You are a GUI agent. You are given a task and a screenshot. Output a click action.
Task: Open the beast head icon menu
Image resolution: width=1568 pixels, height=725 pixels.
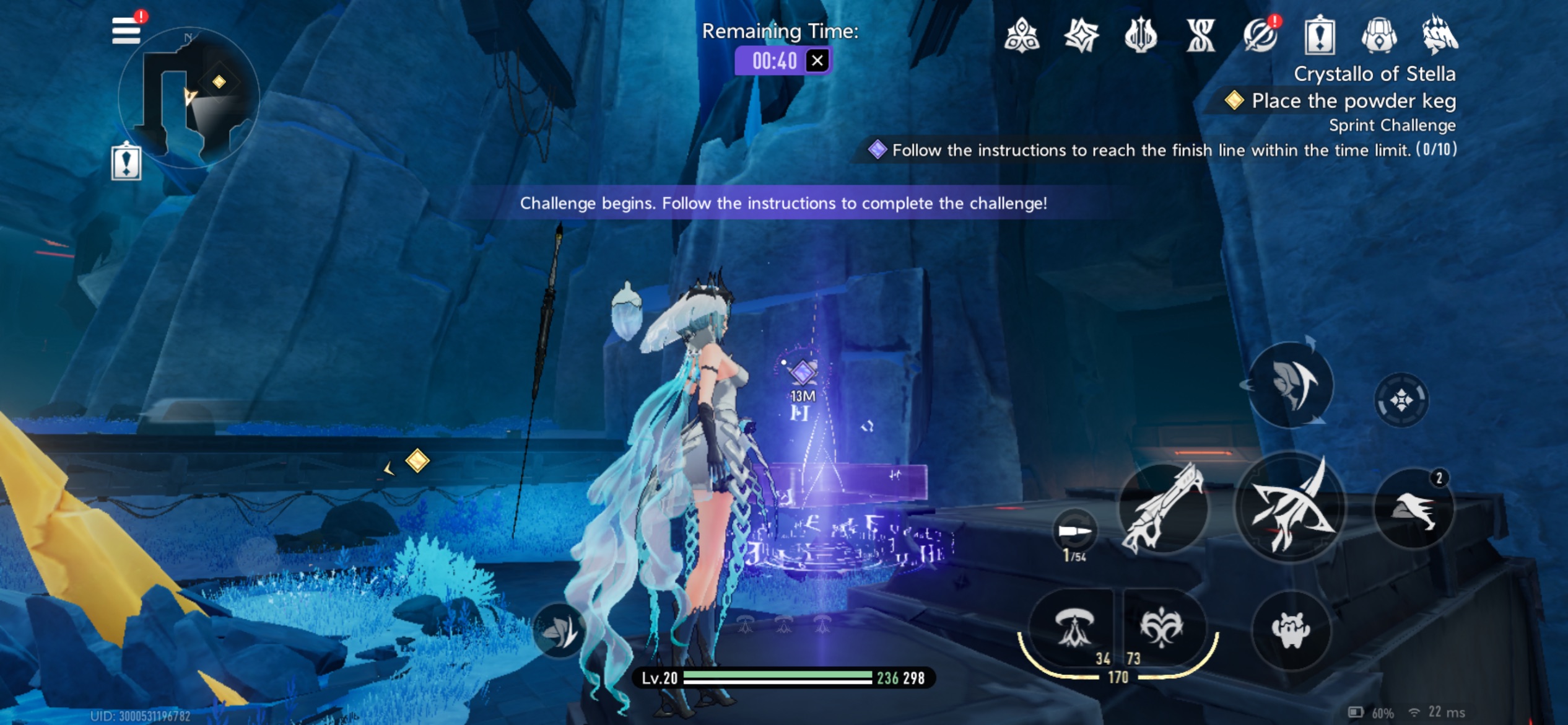click(1439, 35)
